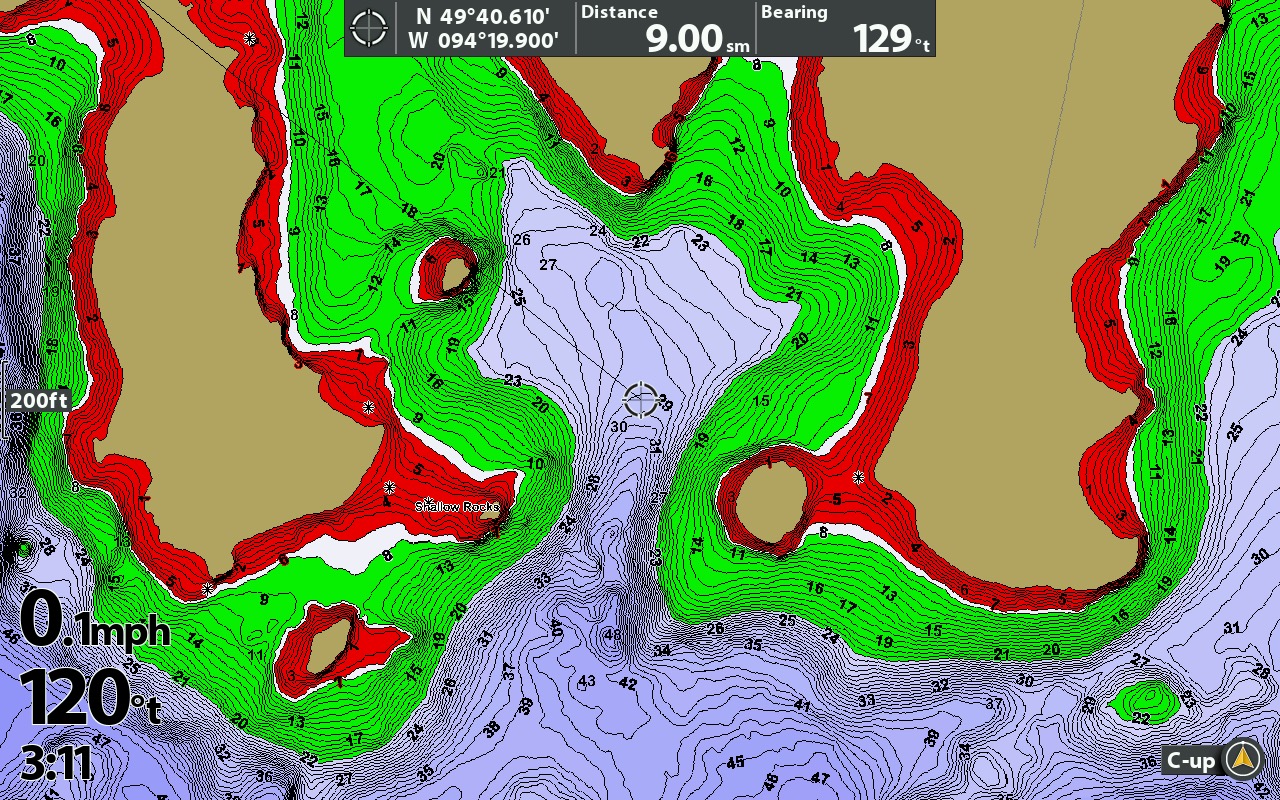Viewport: 1280px width, 800px height.
Task: Click the crosshair cursor icon in the data bar
Action: click(370, 27)
